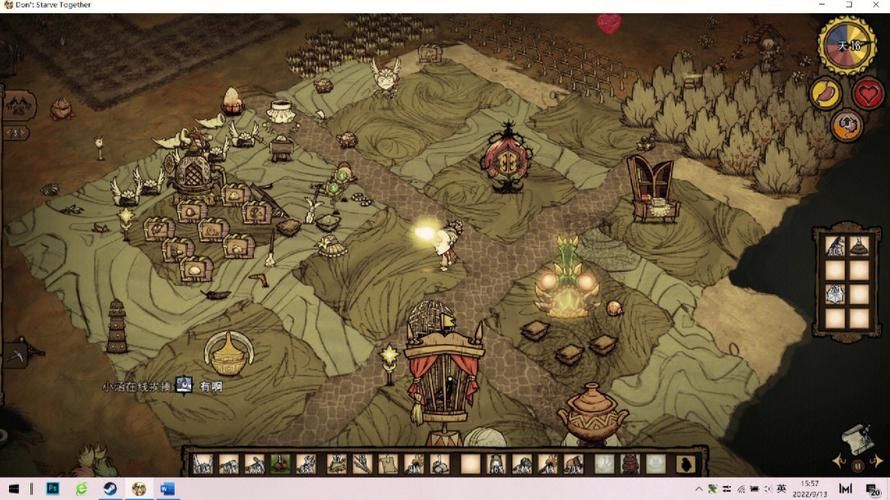Open the crafting tab at the left edge
Screen dimensions: 890x500
(x=18, y=103)
